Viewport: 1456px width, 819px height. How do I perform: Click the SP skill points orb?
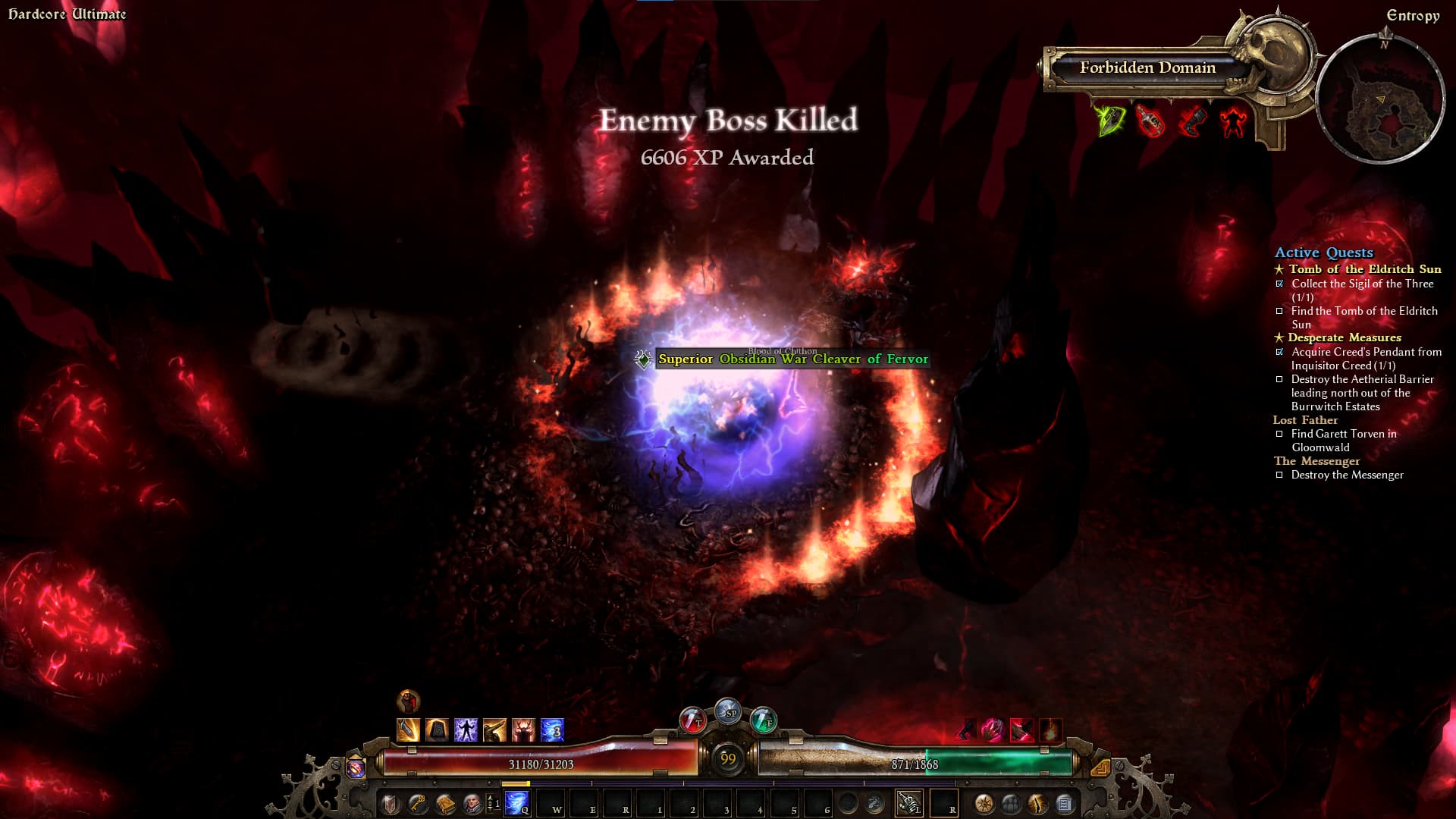tap(728, 711)
